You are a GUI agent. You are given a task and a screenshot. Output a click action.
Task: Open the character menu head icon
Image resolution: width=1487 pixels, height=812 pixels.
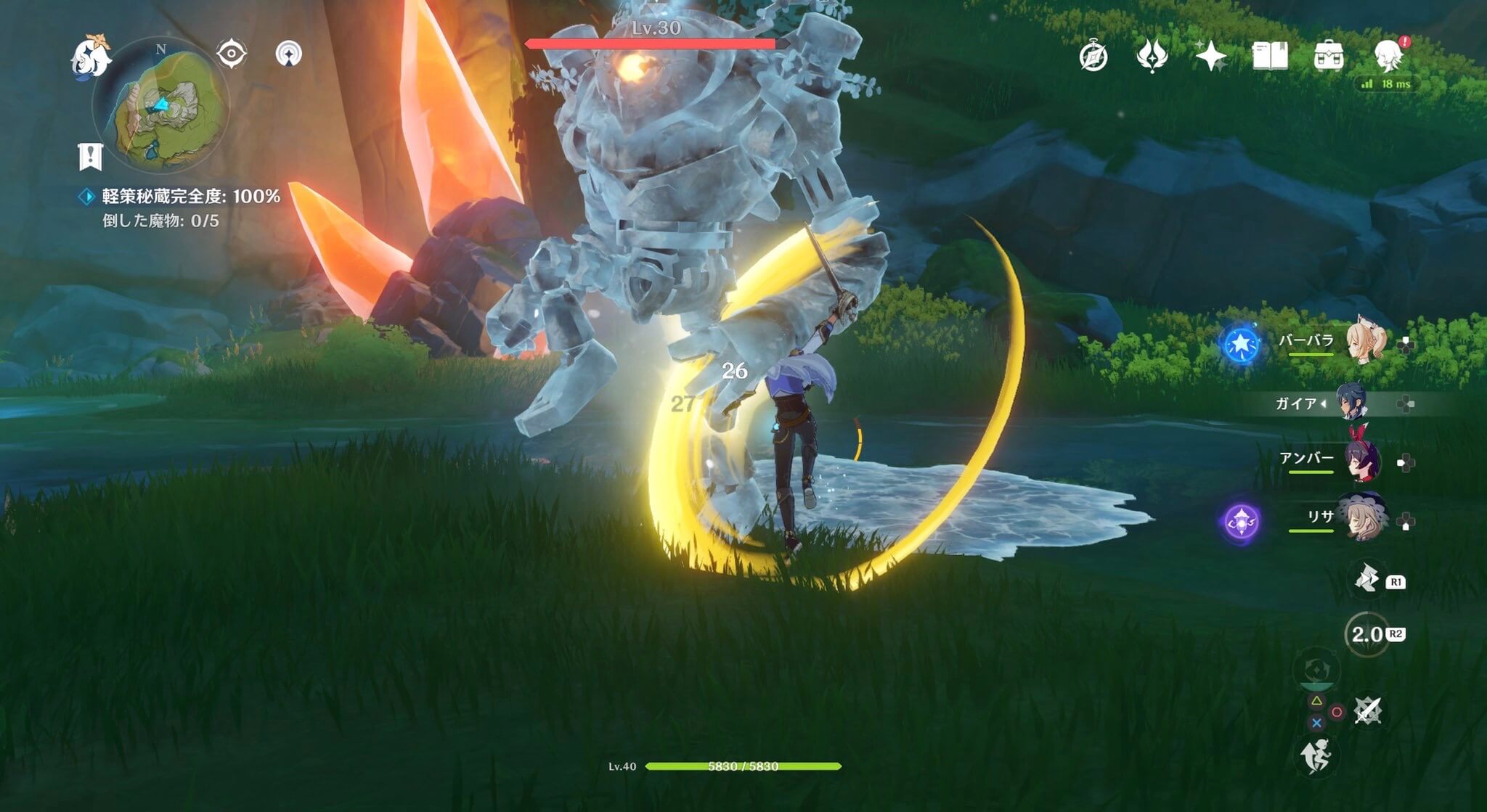1388,56
